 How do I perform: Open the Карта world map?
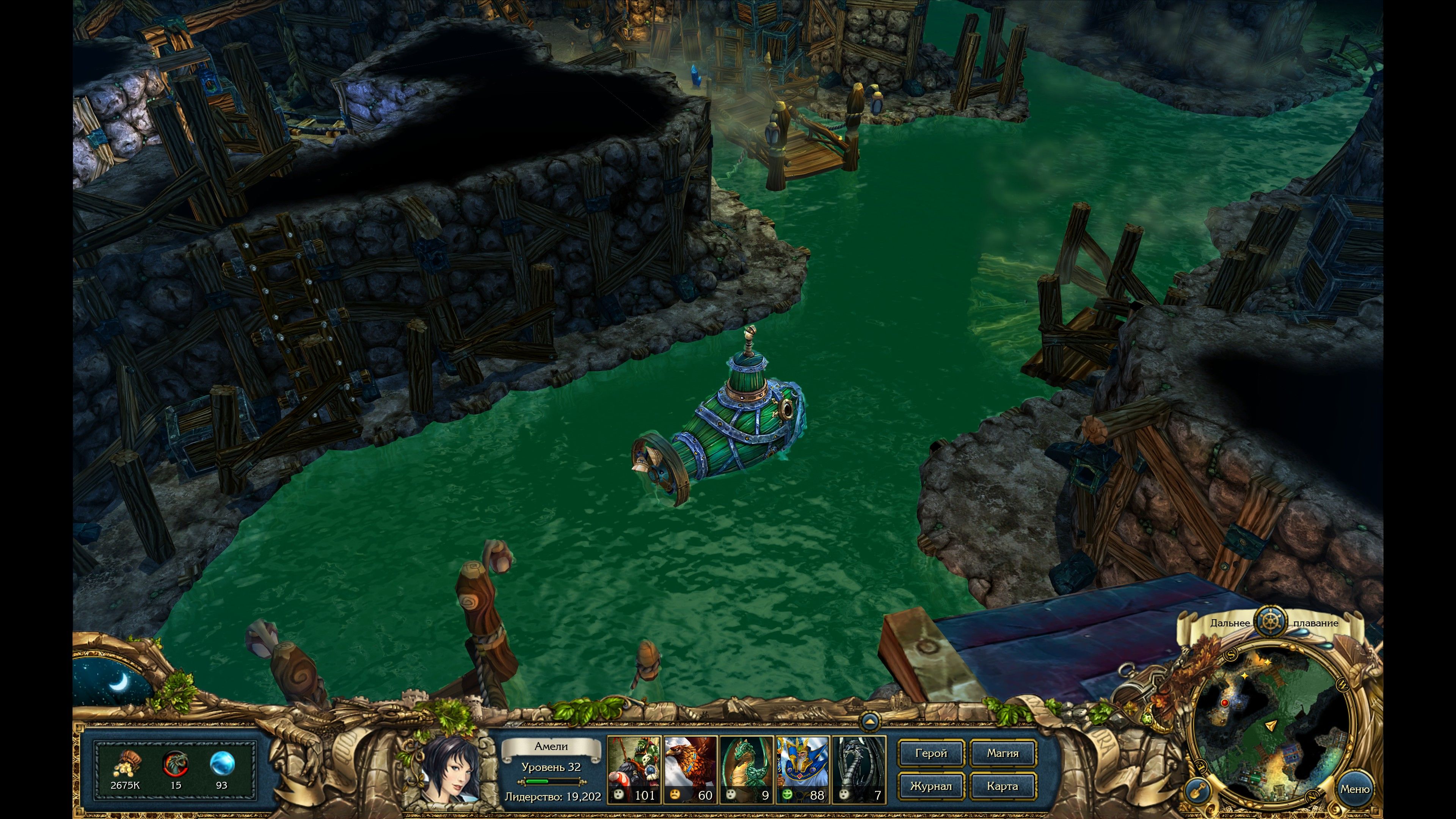click(1003, 786)
